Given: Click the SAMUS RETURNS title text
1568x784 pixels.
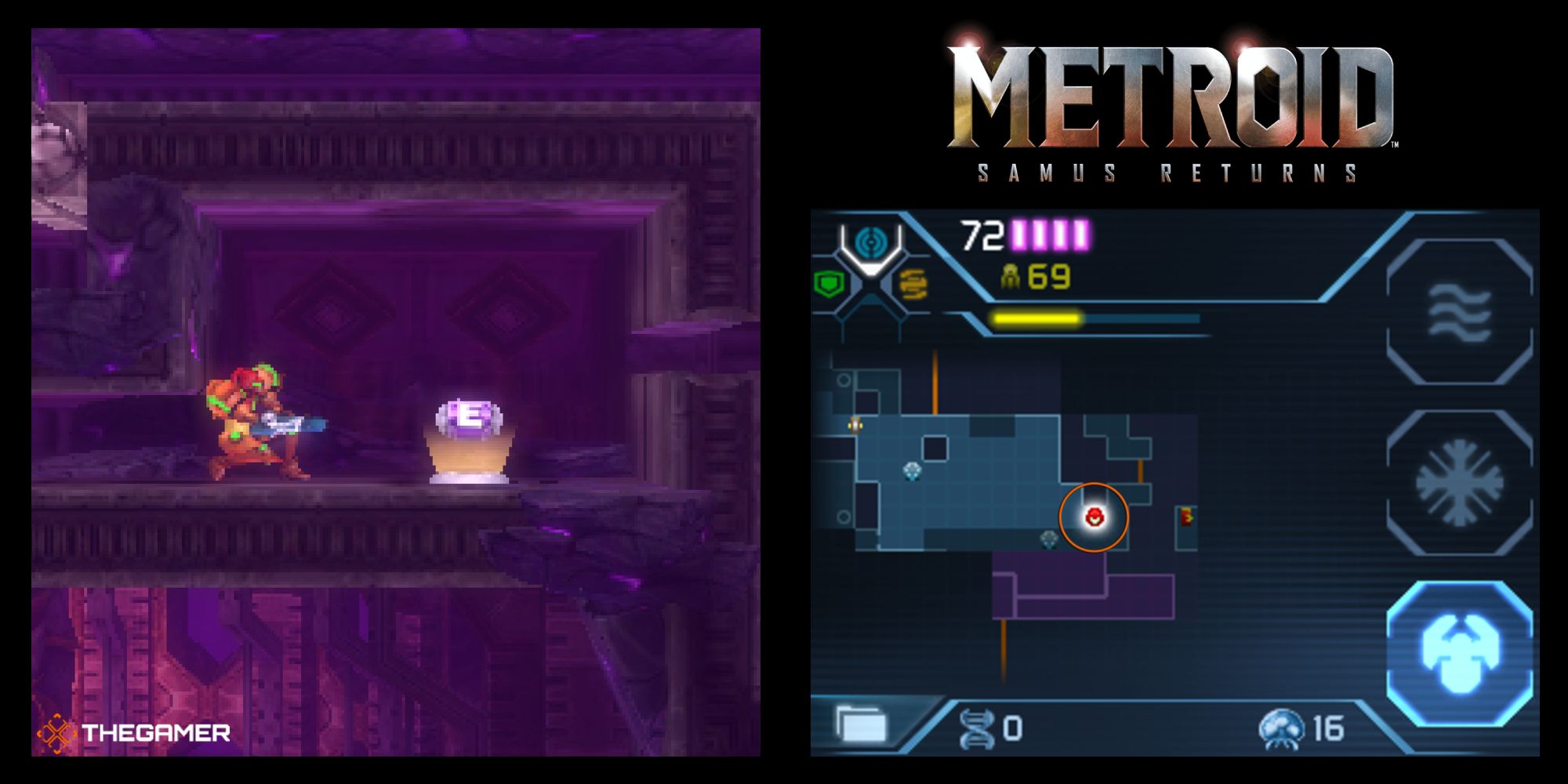Looking at the screenshot, I should 1168,169.
